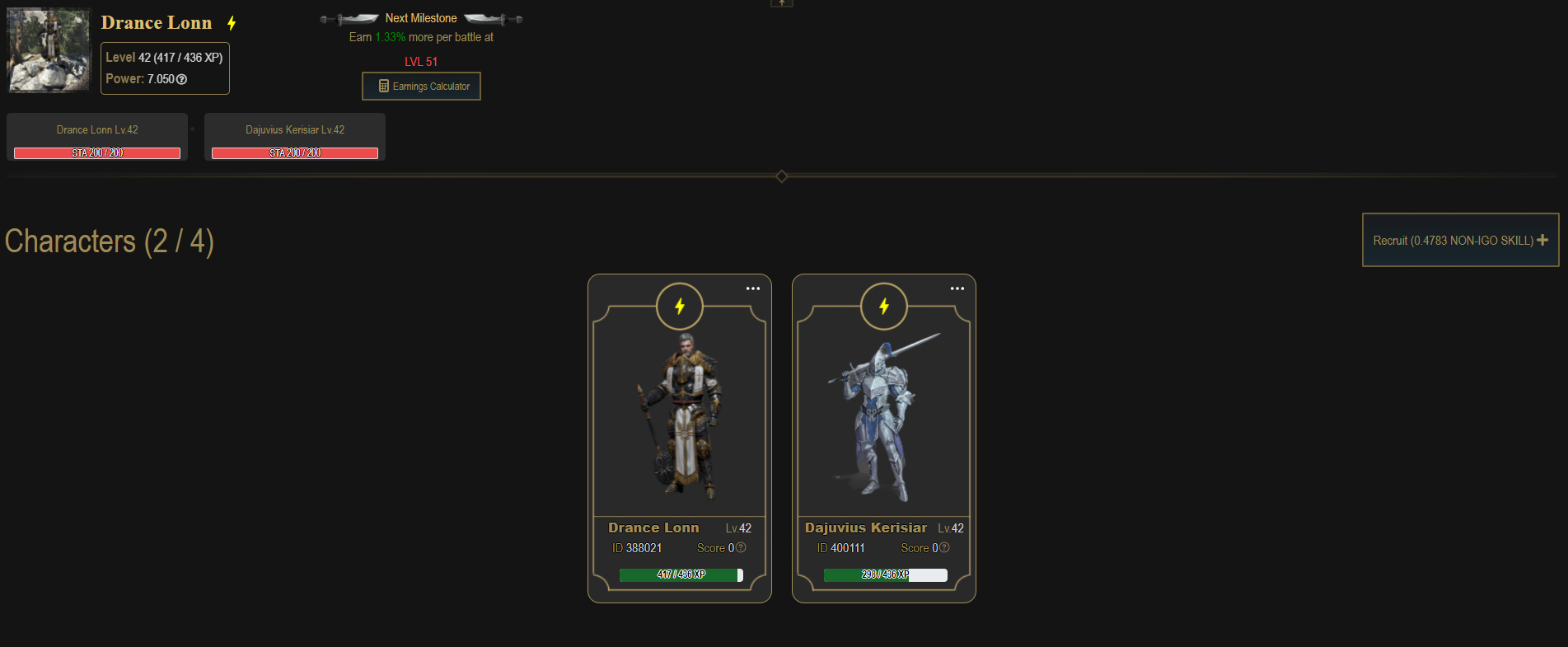Click Drance Lonn's portrait thumbnail

pyautogui.click(x=48, y=49)
